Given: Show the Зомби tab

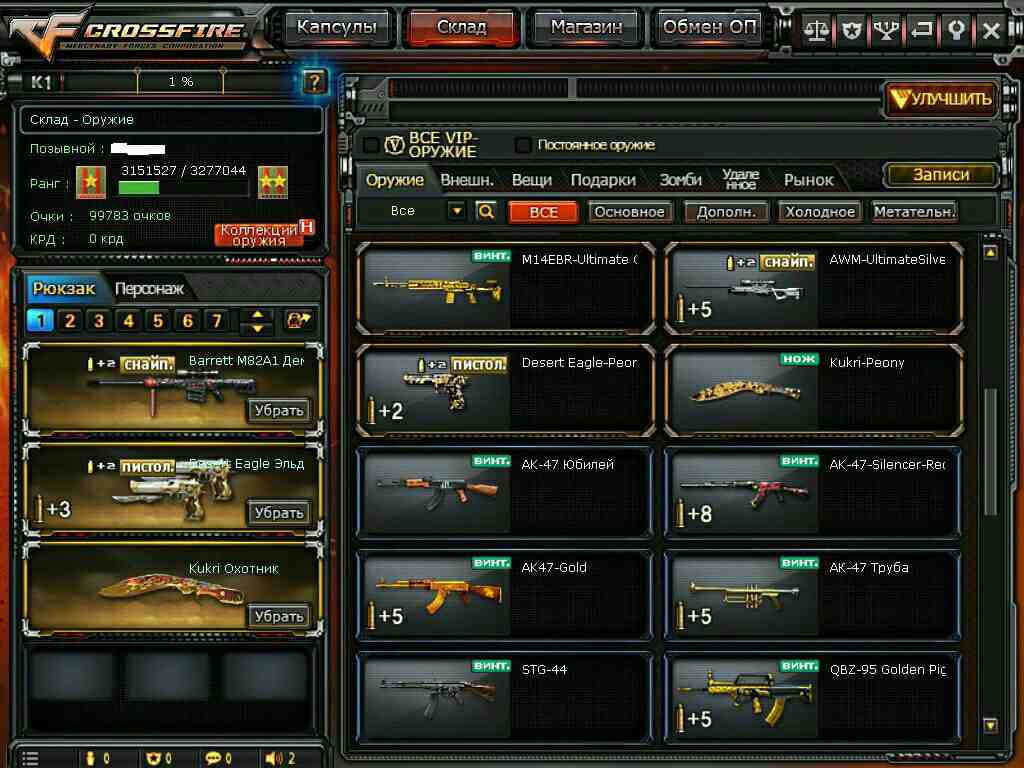Looking at the screenshot, I should (680, 180).
